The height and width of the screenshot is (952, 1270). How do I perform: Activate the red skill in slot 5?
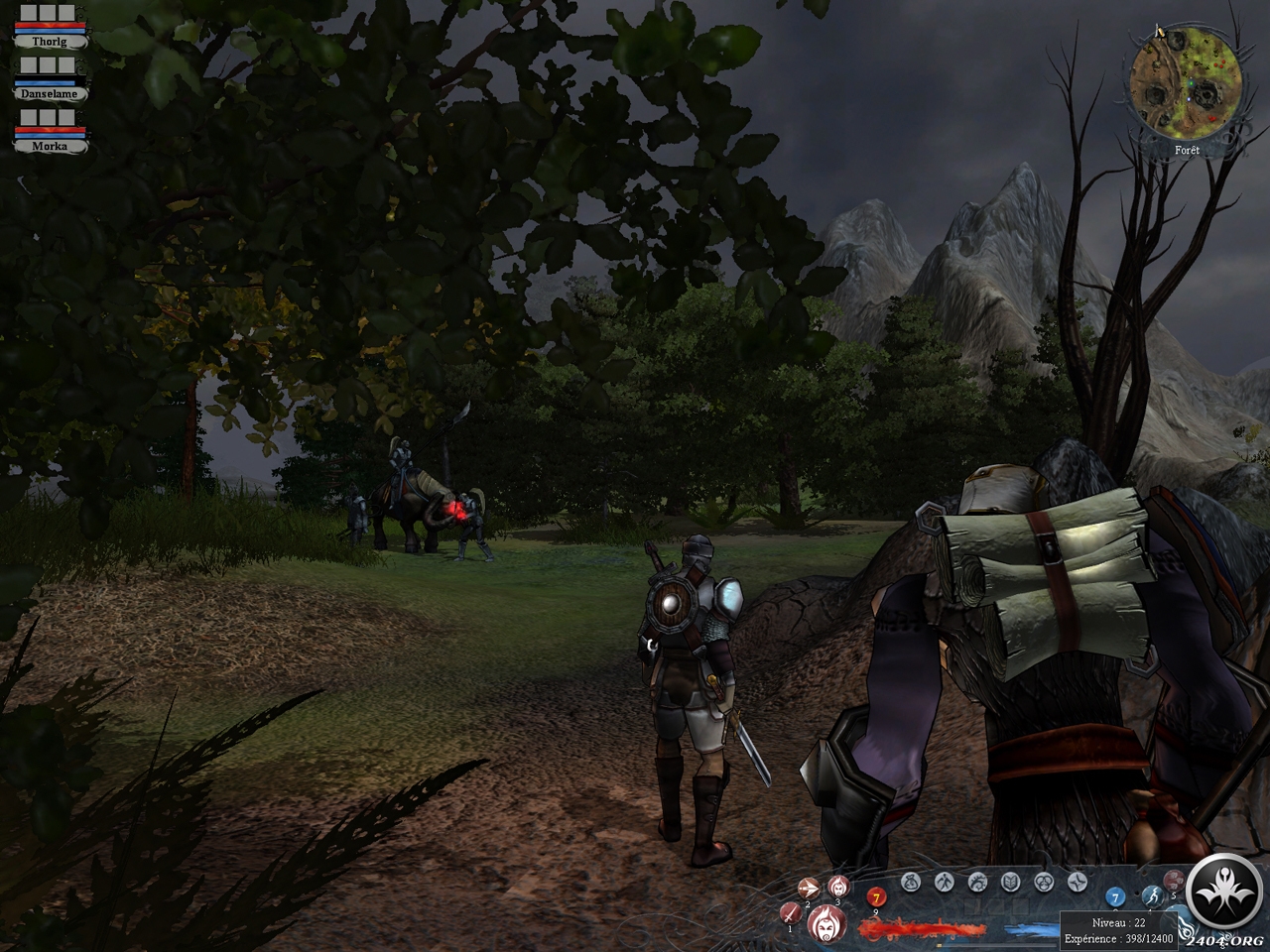(1174, 881)
